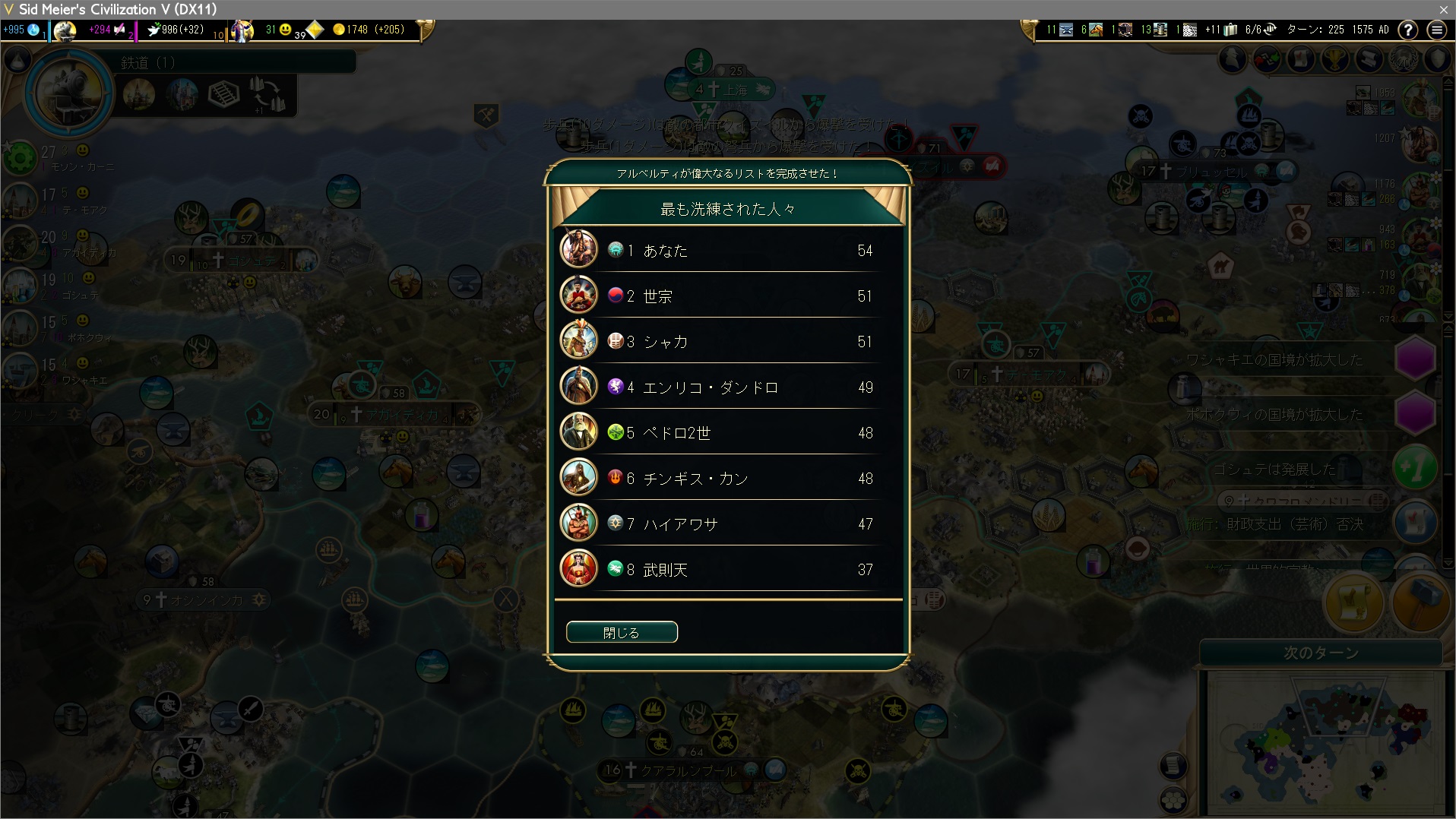
Task: Open the 鉄道 research portrait
Action: pos(69,93)
